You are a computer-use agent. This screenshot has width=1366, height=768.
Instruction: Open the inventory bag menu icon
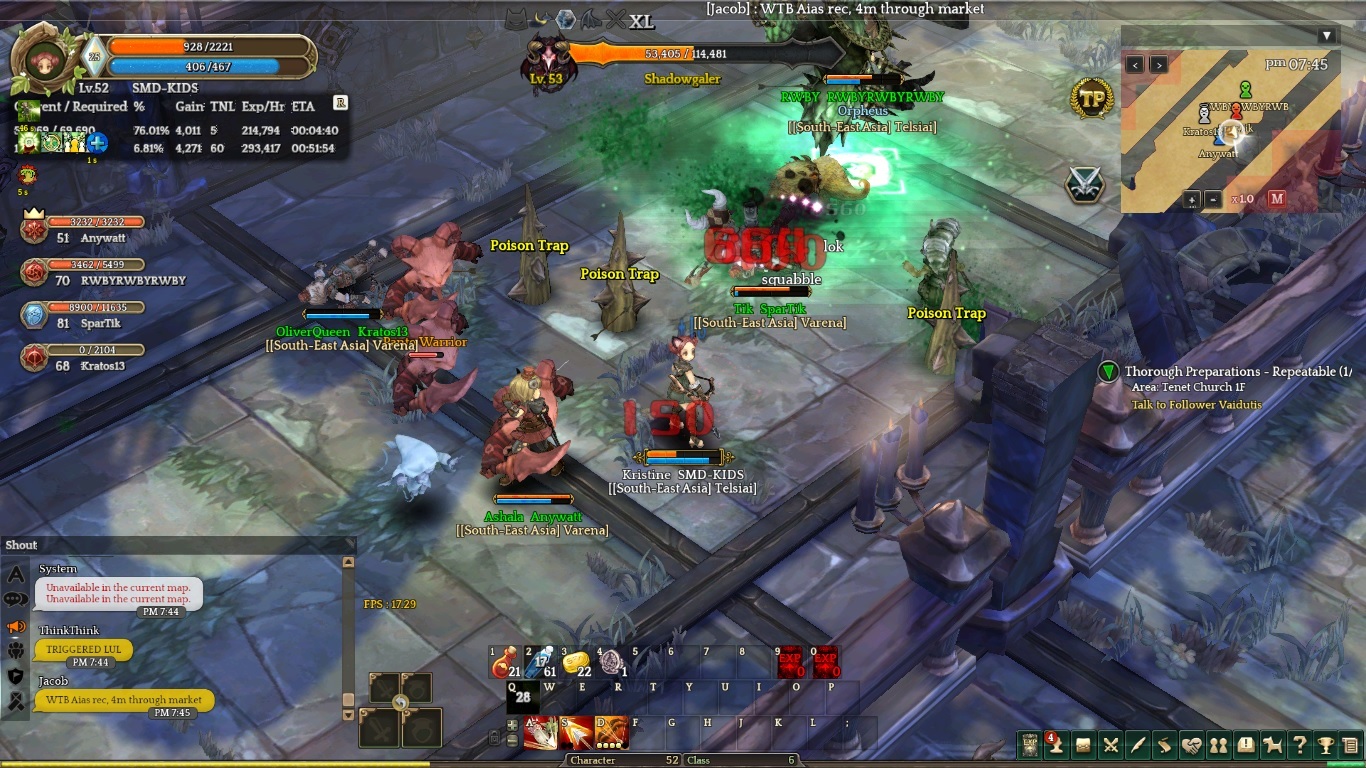pos(1083,745)
